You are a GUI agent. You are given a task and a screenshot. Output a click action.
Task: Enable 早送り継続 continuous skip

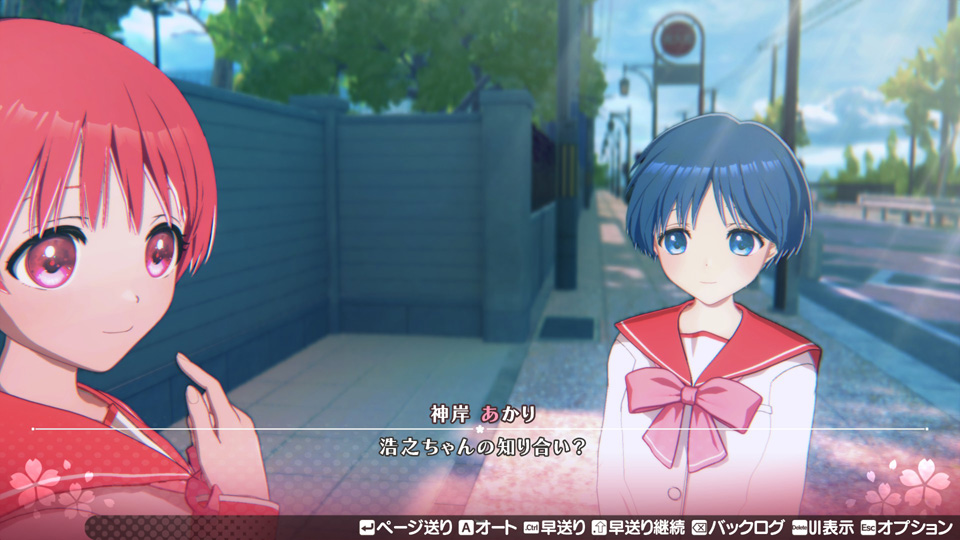click(638, 527)
